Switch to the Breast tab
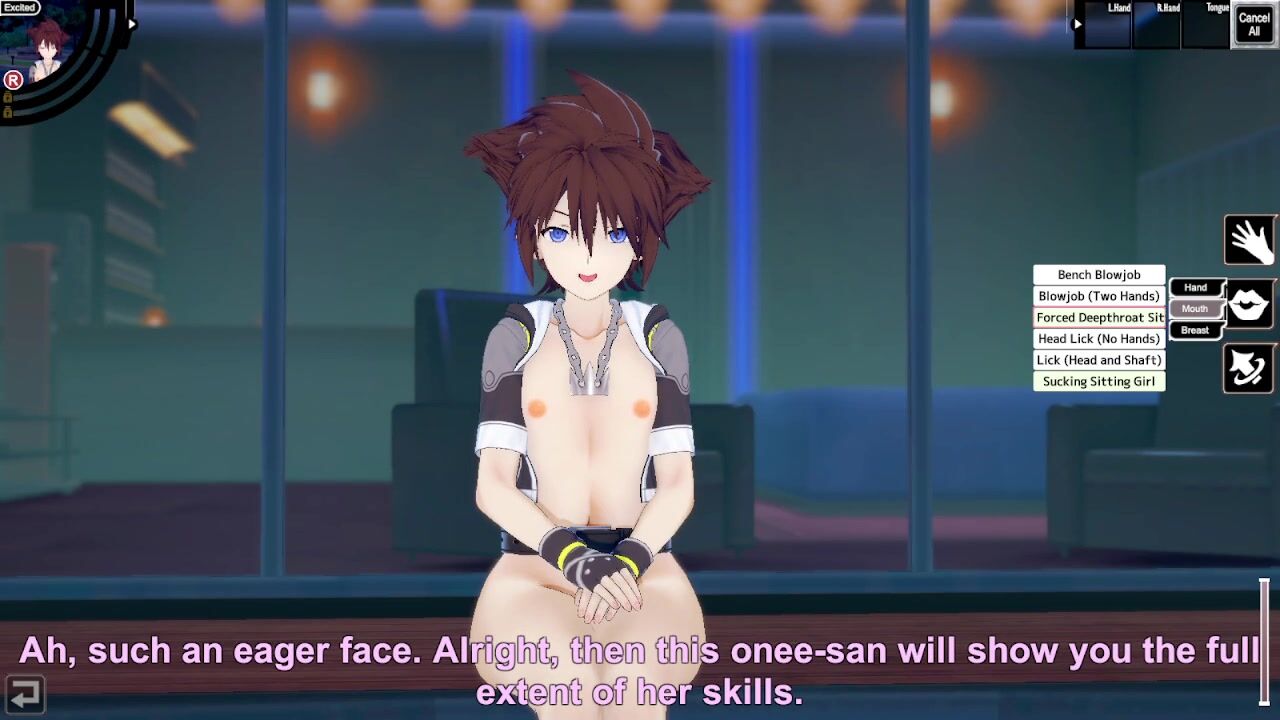 [x=1195, y=330]
